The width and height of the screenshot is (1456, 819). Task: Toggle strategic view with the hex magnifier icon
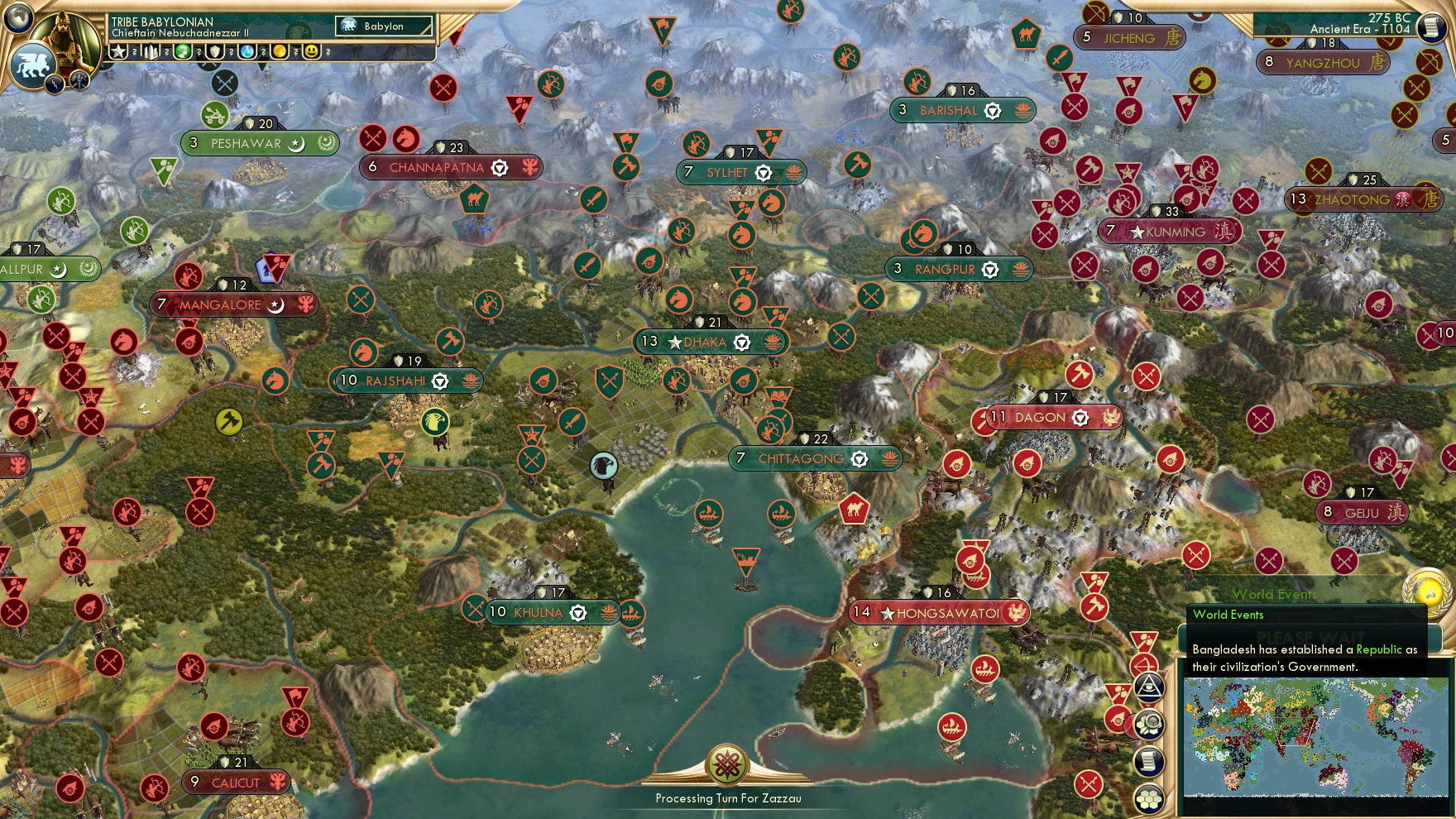pos(1148,722)
